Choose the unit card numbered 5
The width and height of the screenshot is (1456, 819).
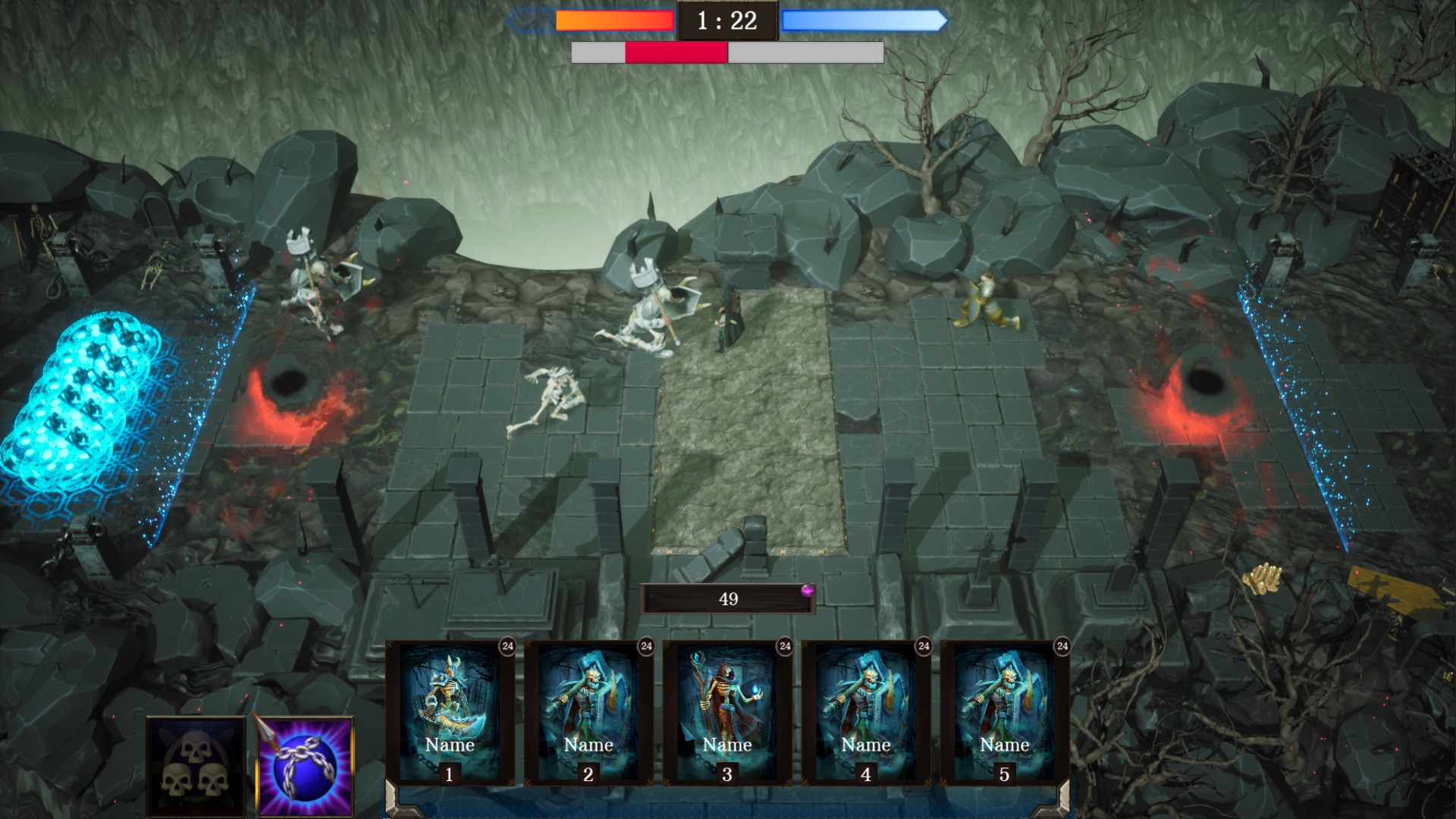click(x=1005, y=713)
